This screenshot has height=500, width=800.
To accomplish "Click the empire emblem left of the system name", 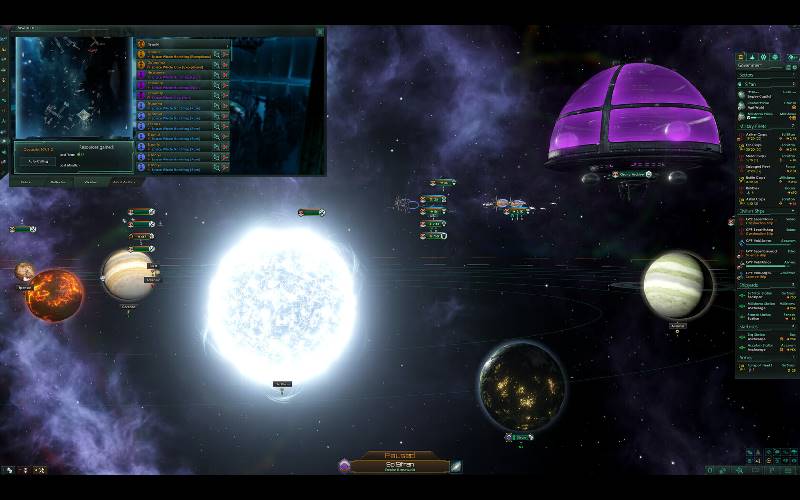I will (344, 466).
